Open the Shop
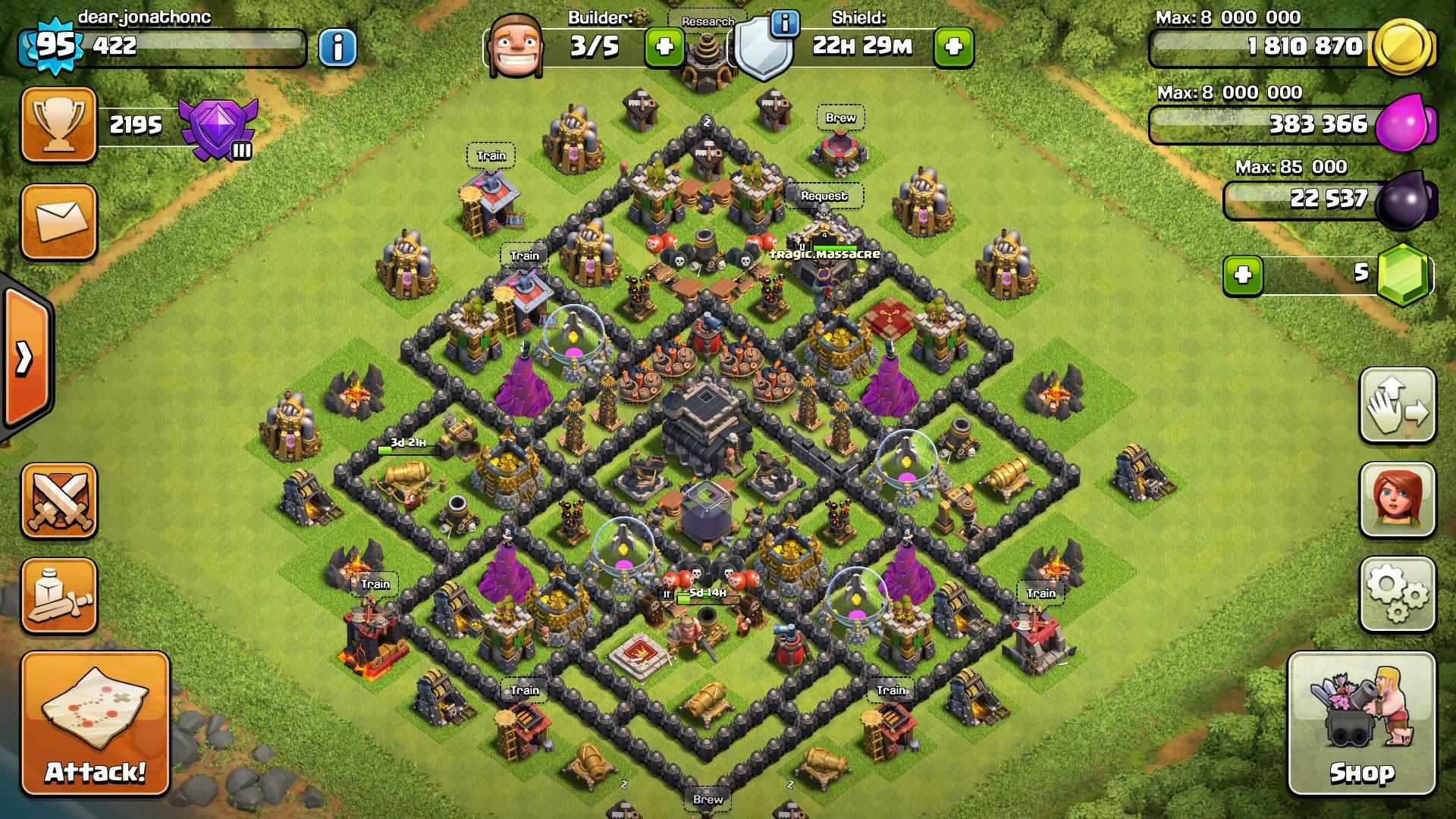Viewport: 1456px width, 819px height. pyautogui.click(x=1362, y=724)
